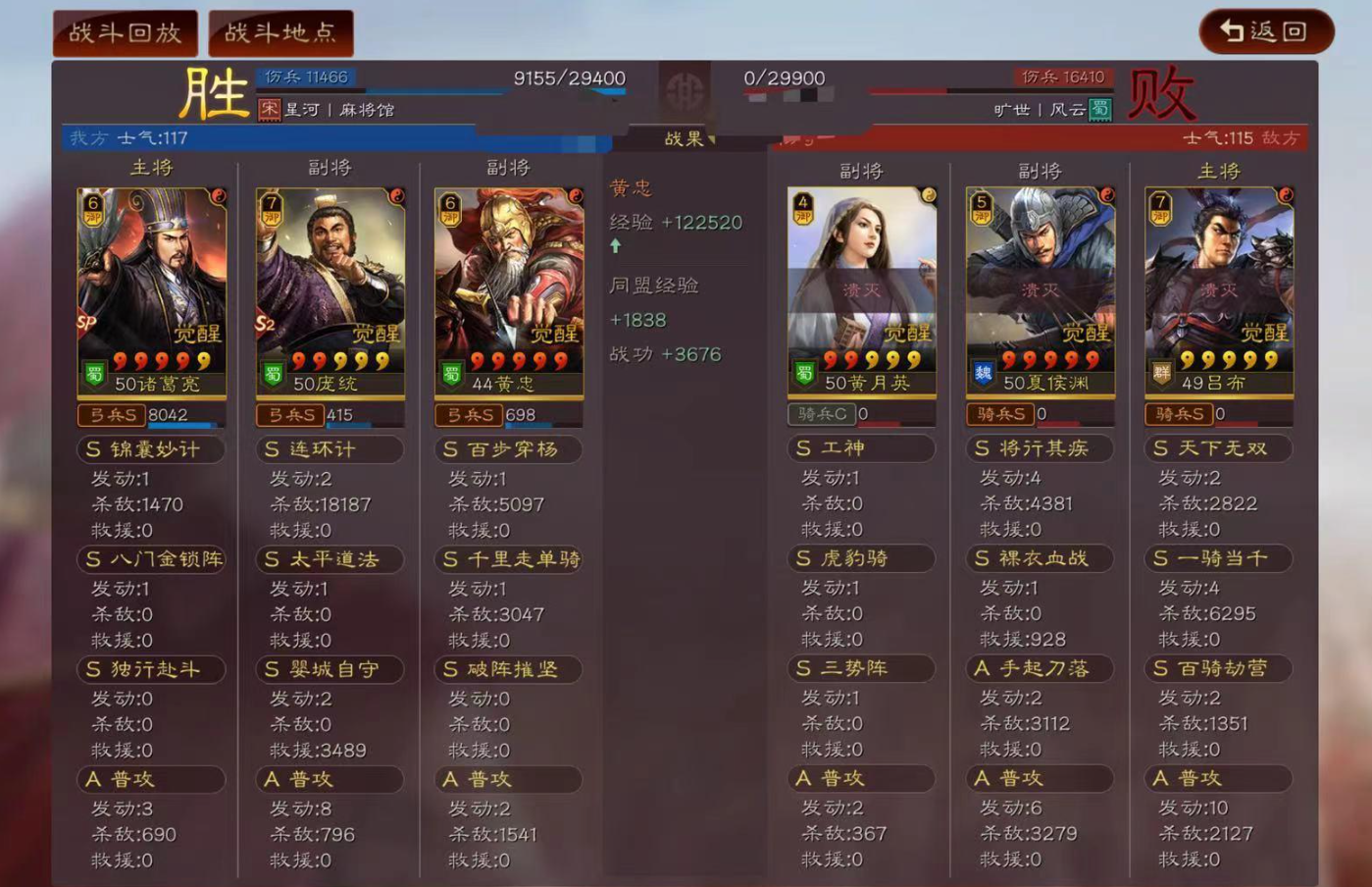This screenshot has height=887, width=1372.
Task: Expand the S 连环计 skill entry
Action: pyautogui.click(x=330, y=449)
